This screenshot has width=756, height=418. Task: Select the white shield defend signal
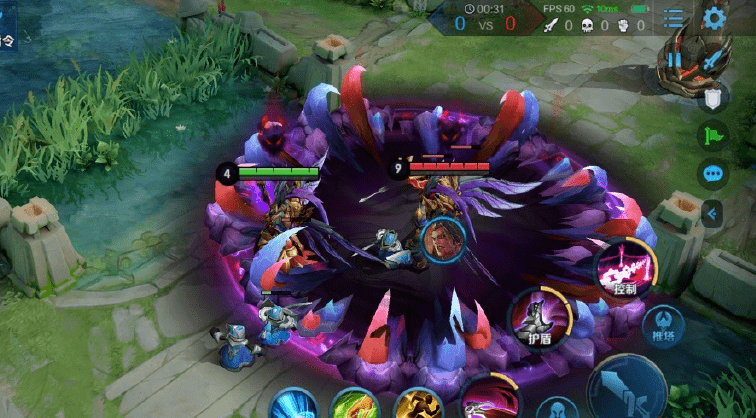tap(712, 98)
